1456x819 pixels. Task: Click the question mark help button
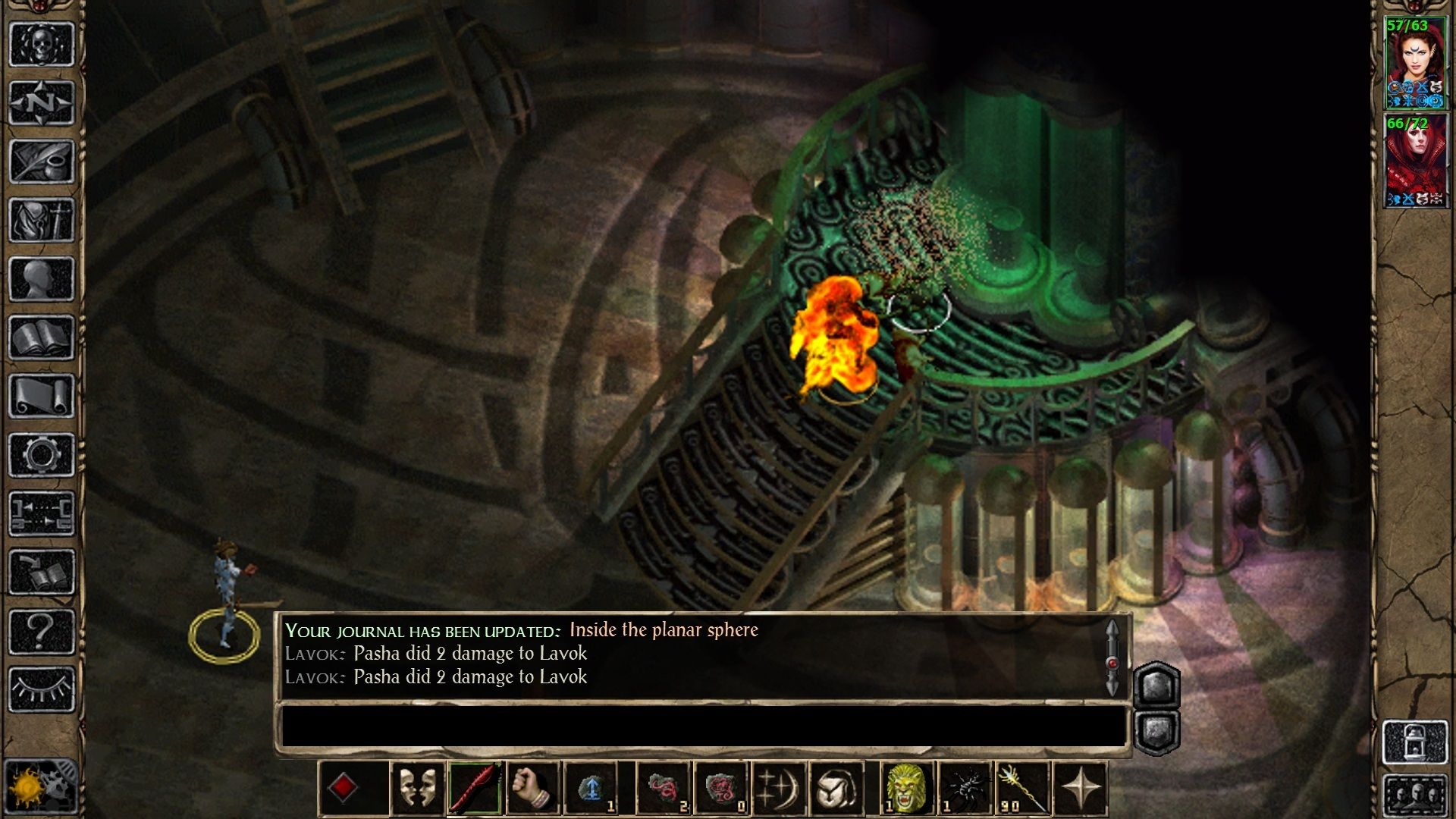(42, 631)
